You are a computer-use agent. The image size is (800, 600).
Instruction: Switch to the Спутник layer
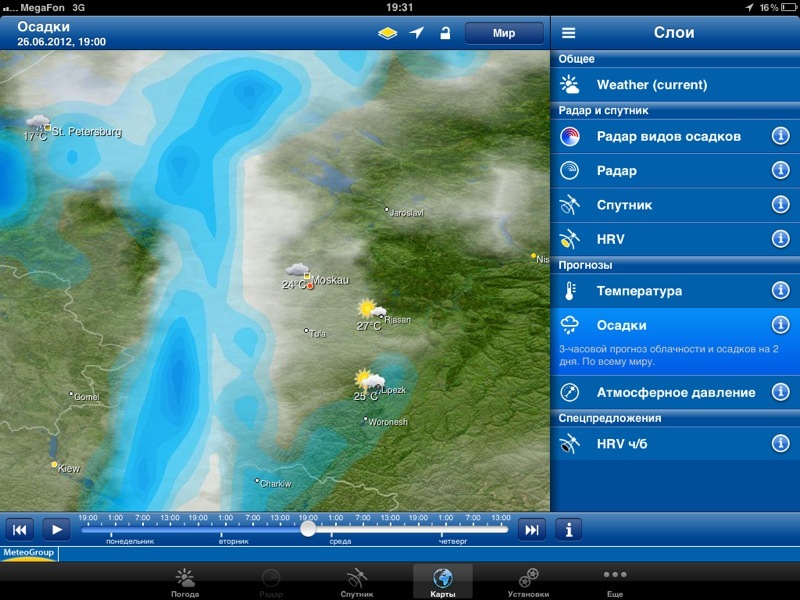tap(660, 205)
